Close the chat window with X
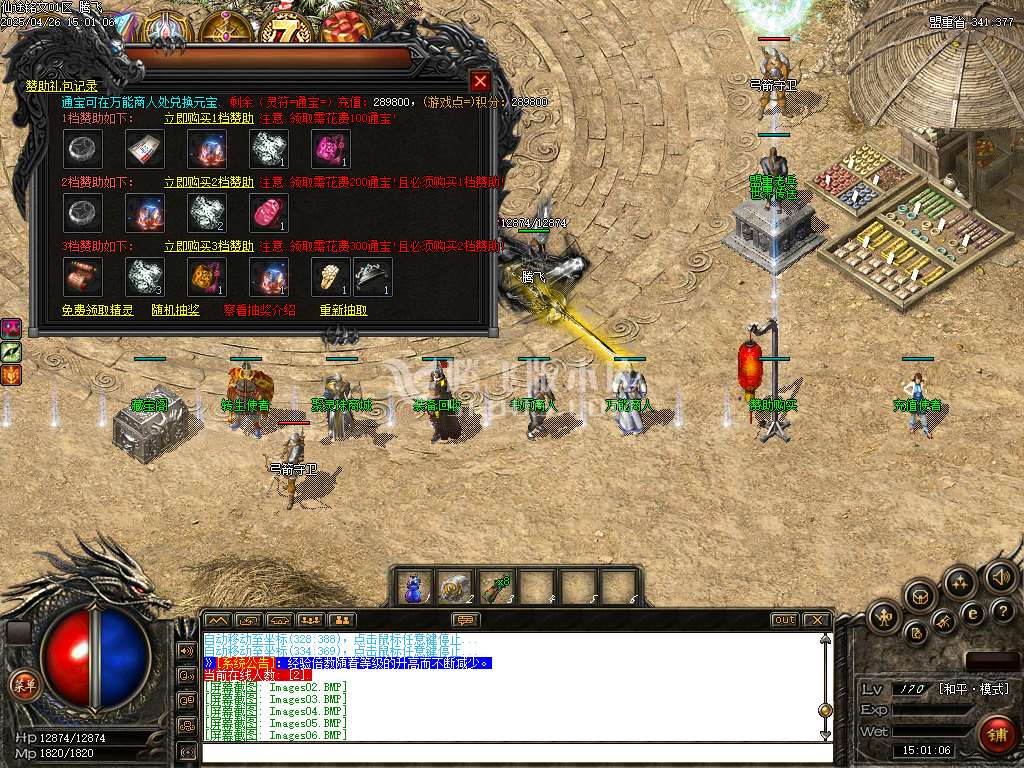 (x=817, y=620)
